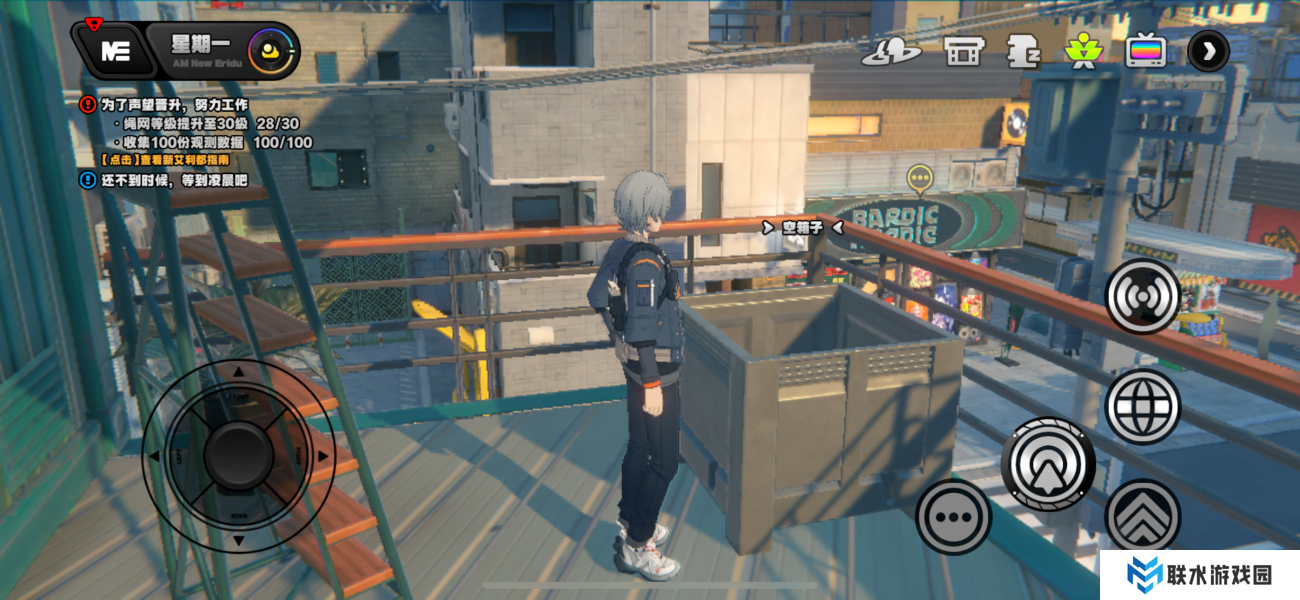
Task: Open the Z-marked notebook icon
Action: coord(1022,51)
